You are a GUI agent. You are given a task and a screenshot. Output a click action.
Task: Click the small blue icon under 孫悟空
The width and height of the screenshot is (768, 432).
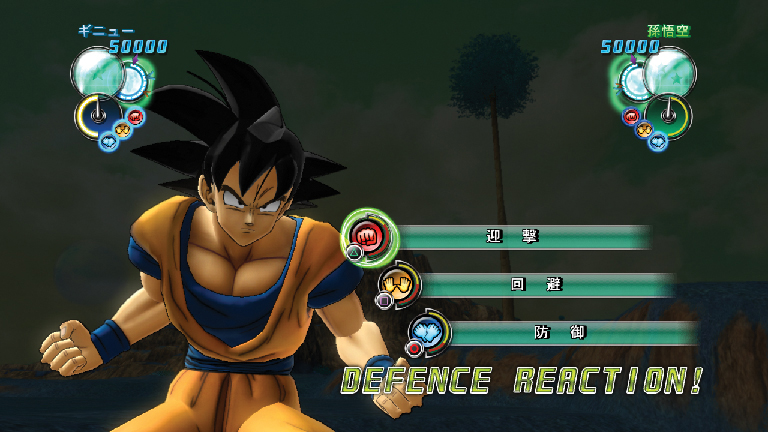(658, 141)
